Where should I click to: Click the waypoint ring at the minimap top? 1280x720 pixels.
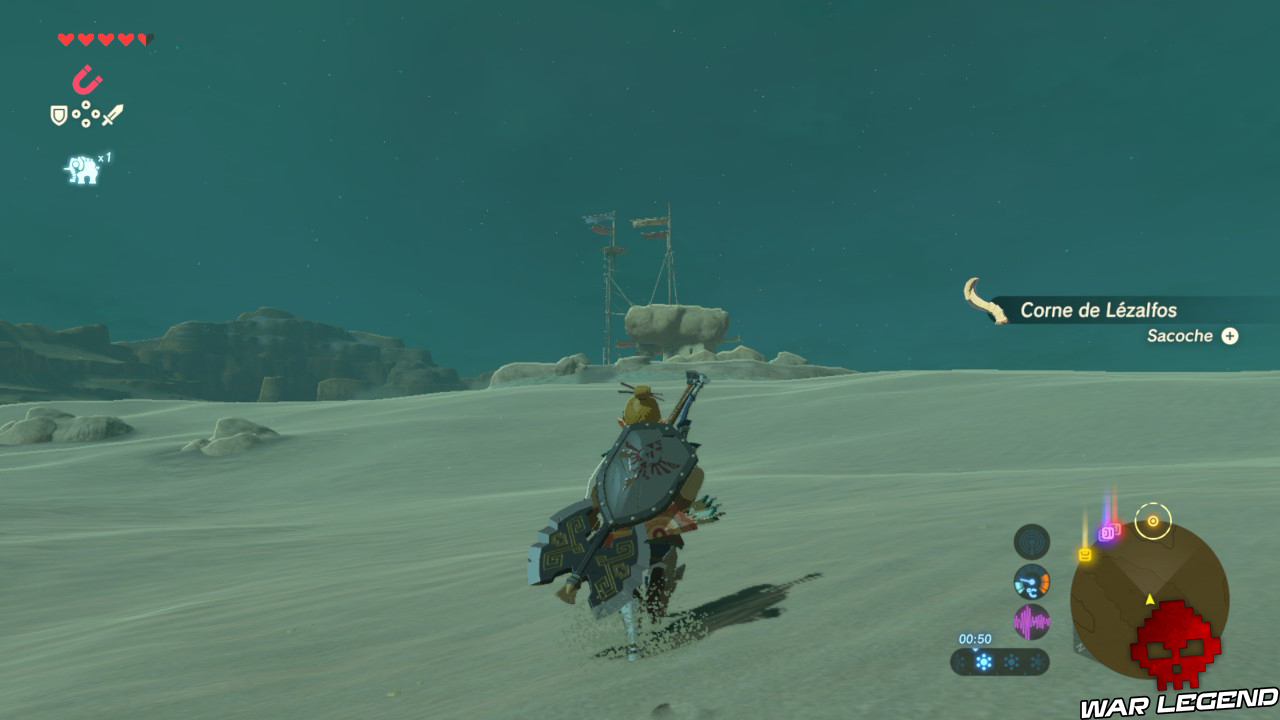[x=1153, y=521]
